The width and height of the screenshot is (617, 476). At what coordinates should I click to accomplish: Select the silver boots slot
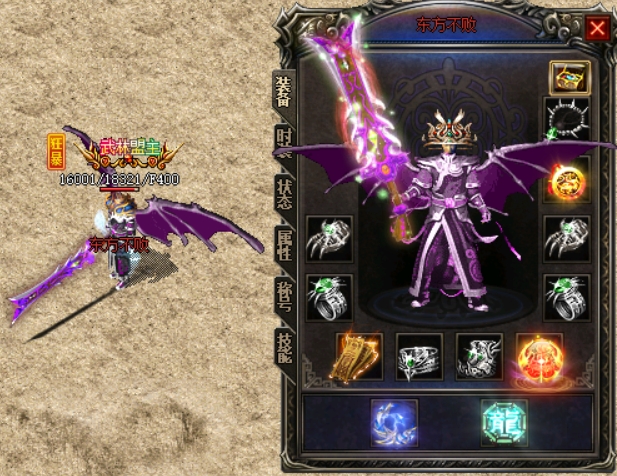click(x=479, y=357)
